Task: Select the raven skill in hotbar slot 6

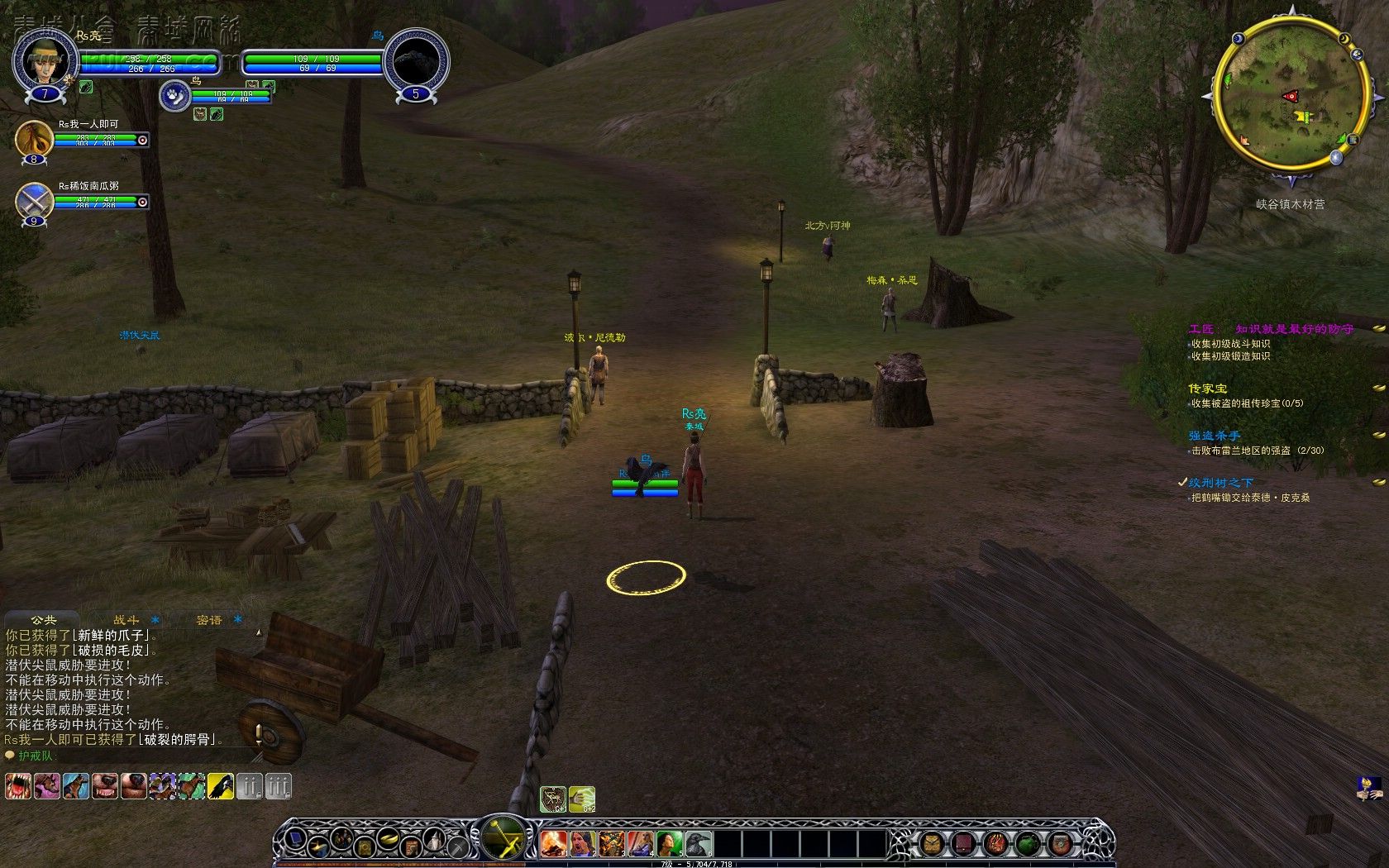Action: 698,843
